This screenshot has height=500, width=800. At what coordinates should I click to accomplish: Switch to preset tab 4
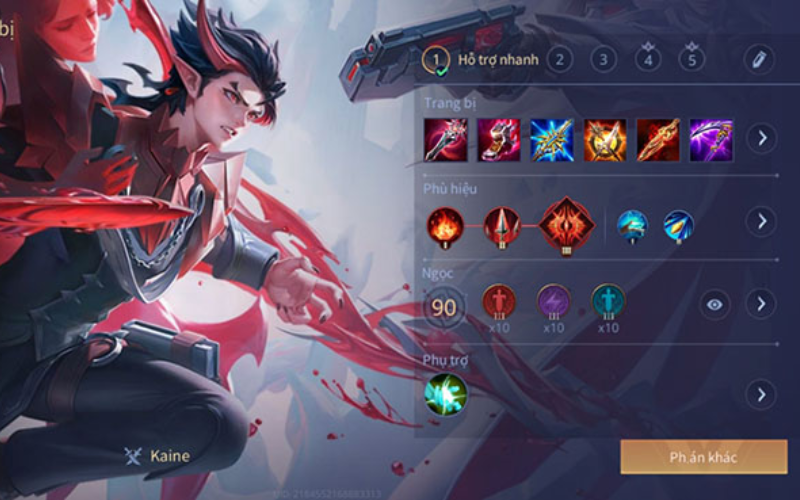[648, 59]
